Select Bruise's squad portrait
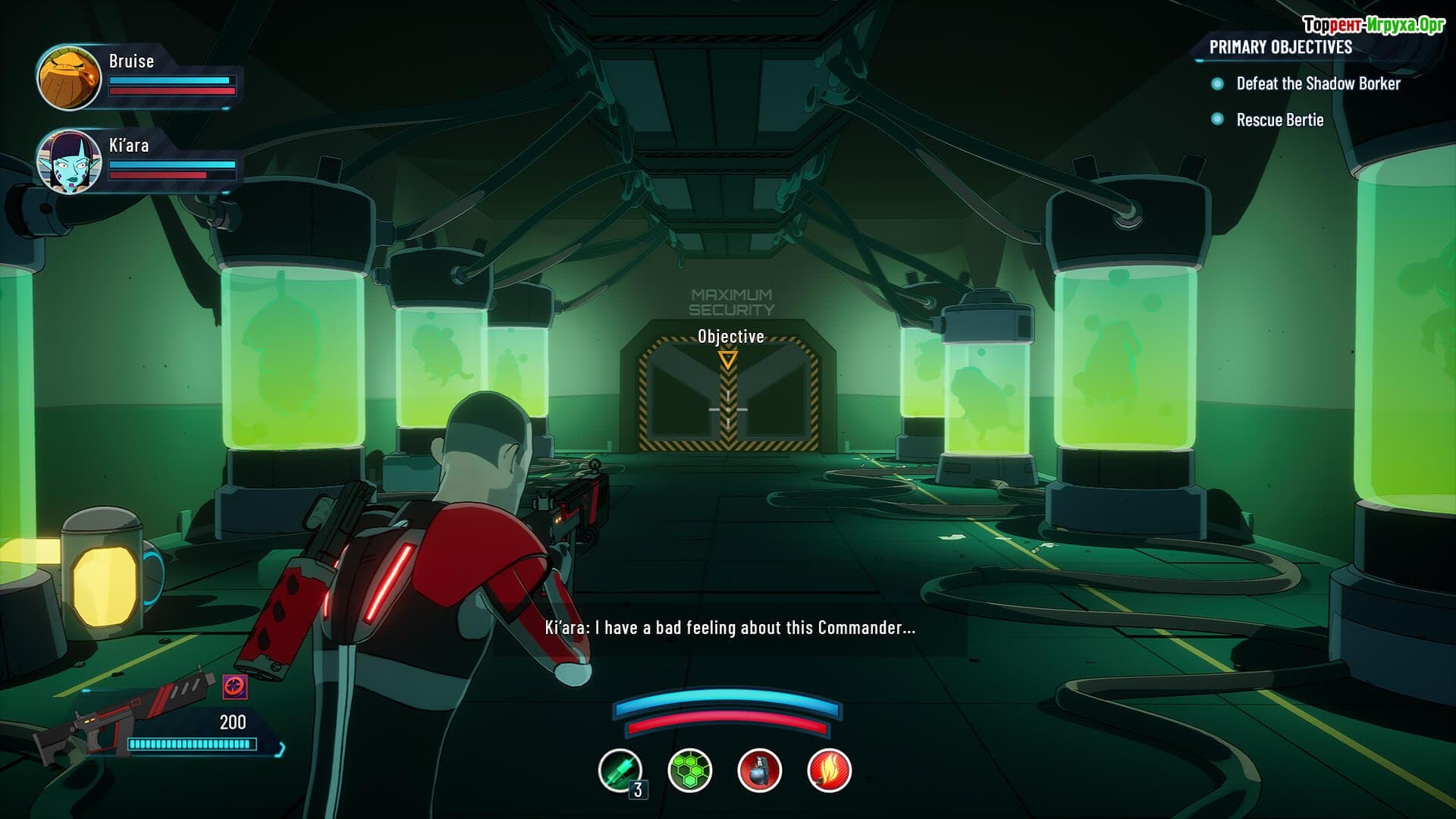The image size is (1456, 819). [x=69, y=77]
